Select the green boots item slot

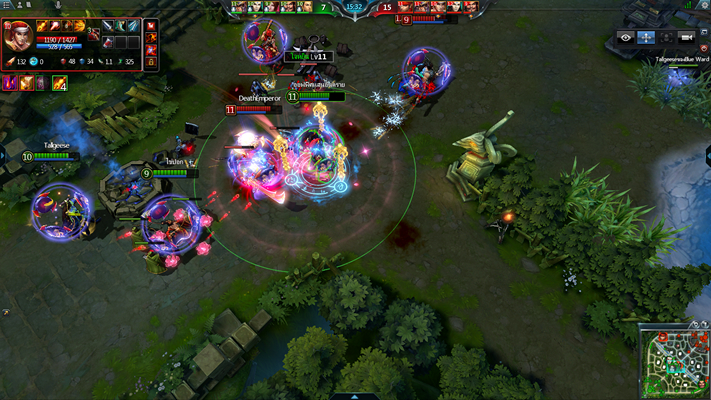tap(119, 26)
